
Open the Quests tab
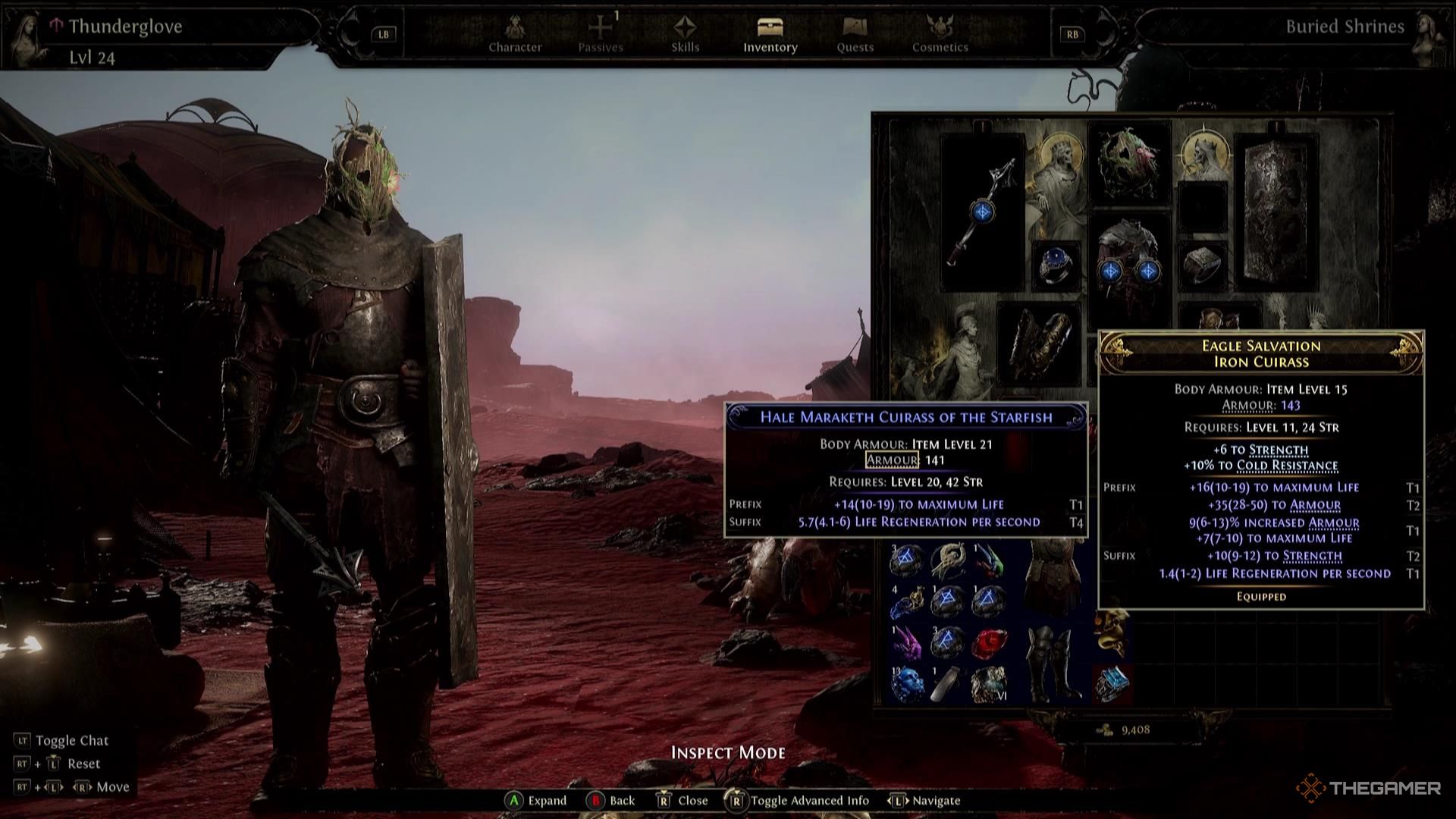(x=855, y=35)
